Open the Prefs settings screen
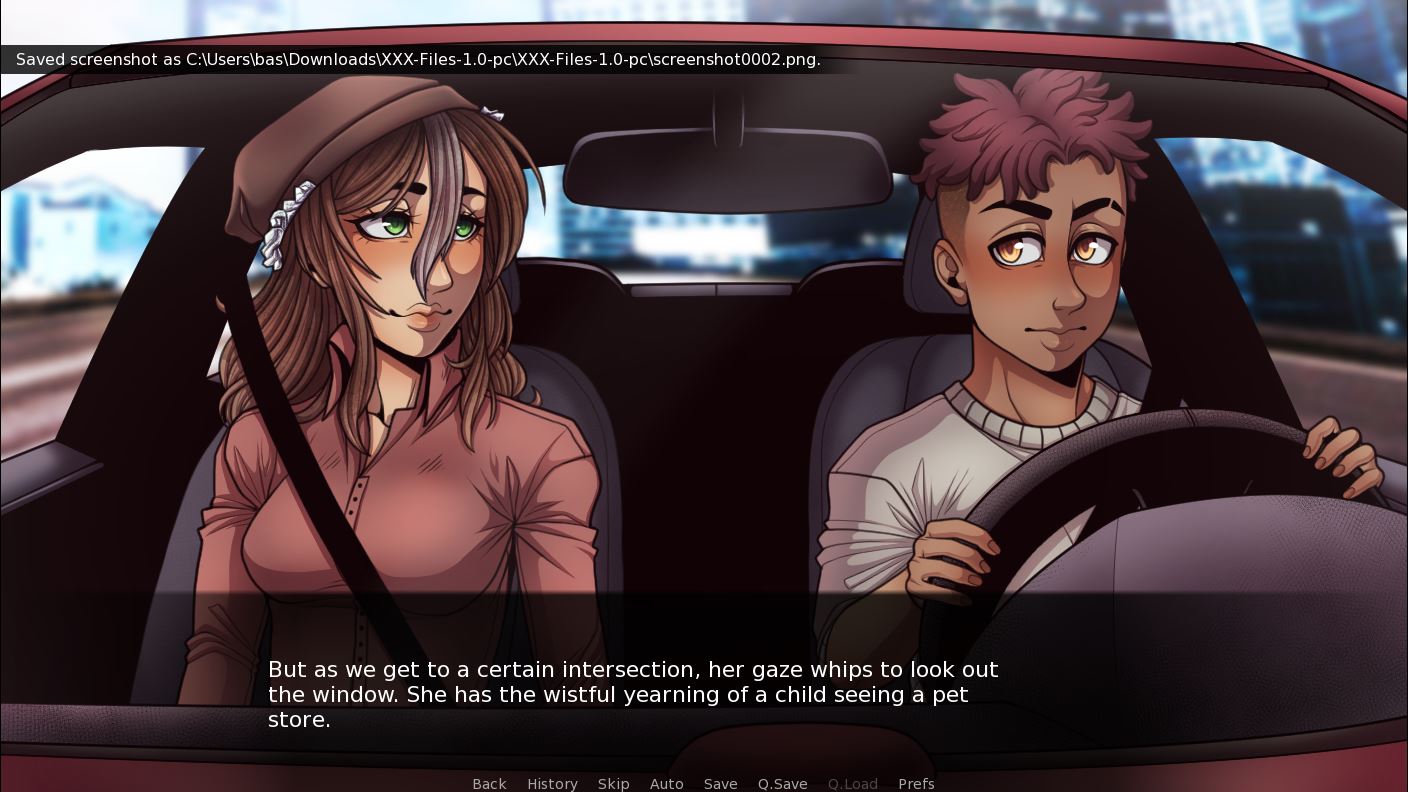Screen dimensions: 1408x792 [x=916, y=783]
